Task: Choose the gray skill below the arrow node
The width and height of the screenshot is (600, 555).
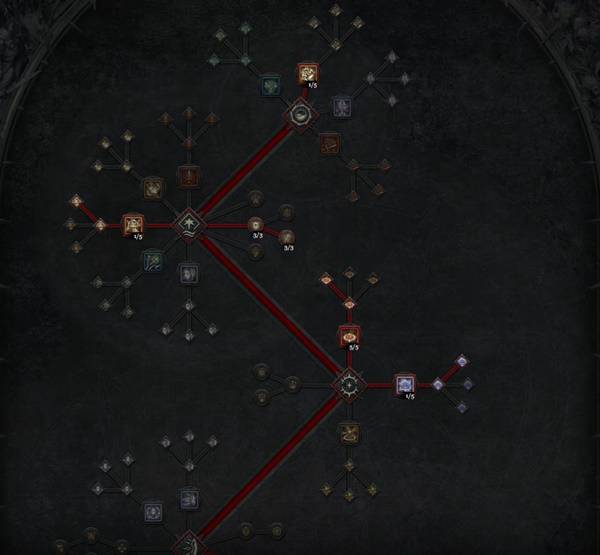Action: [x=189, y=272]
